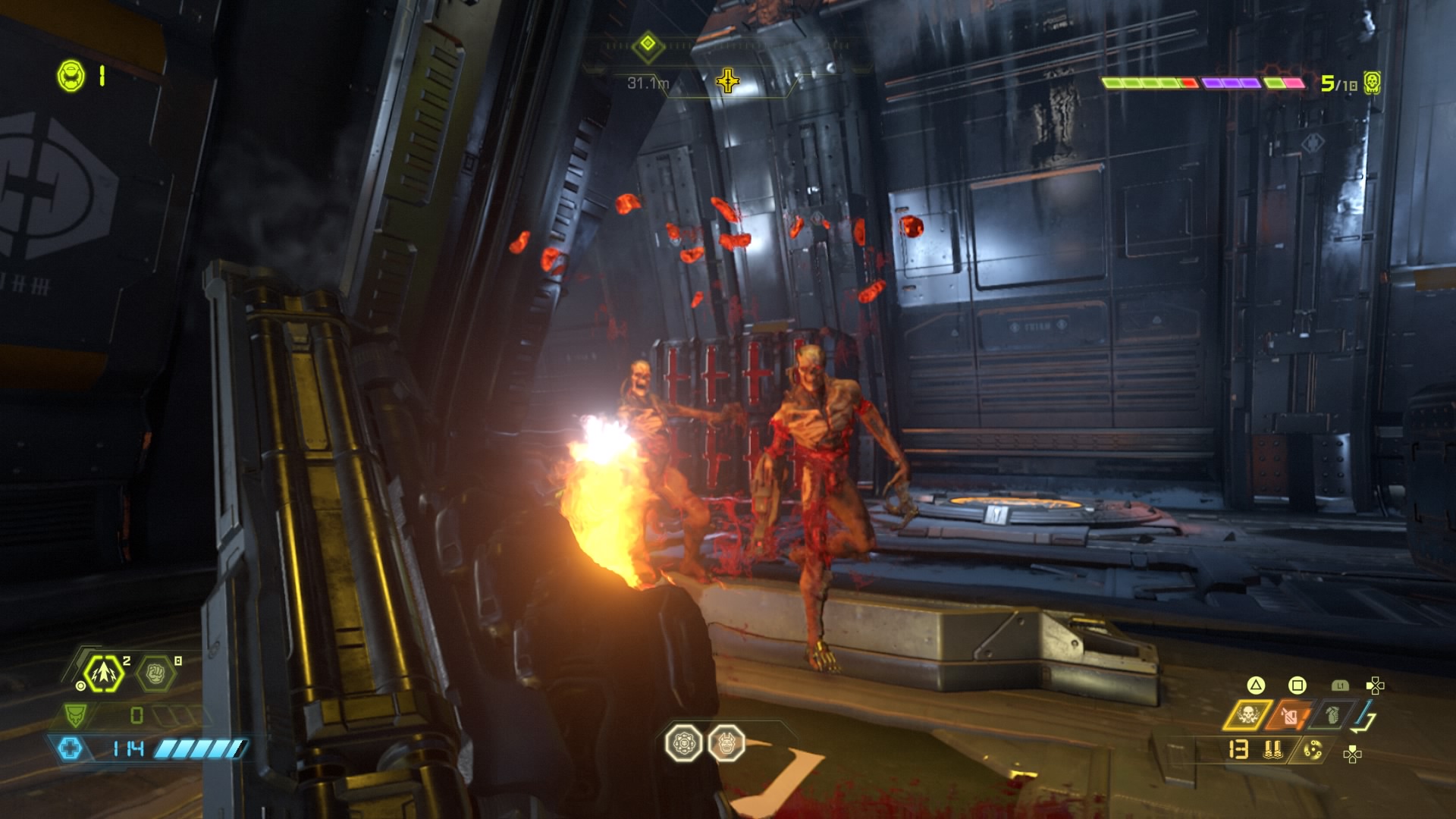Click the blue health cross icon

pyautogui.click(x=70, y=749)
